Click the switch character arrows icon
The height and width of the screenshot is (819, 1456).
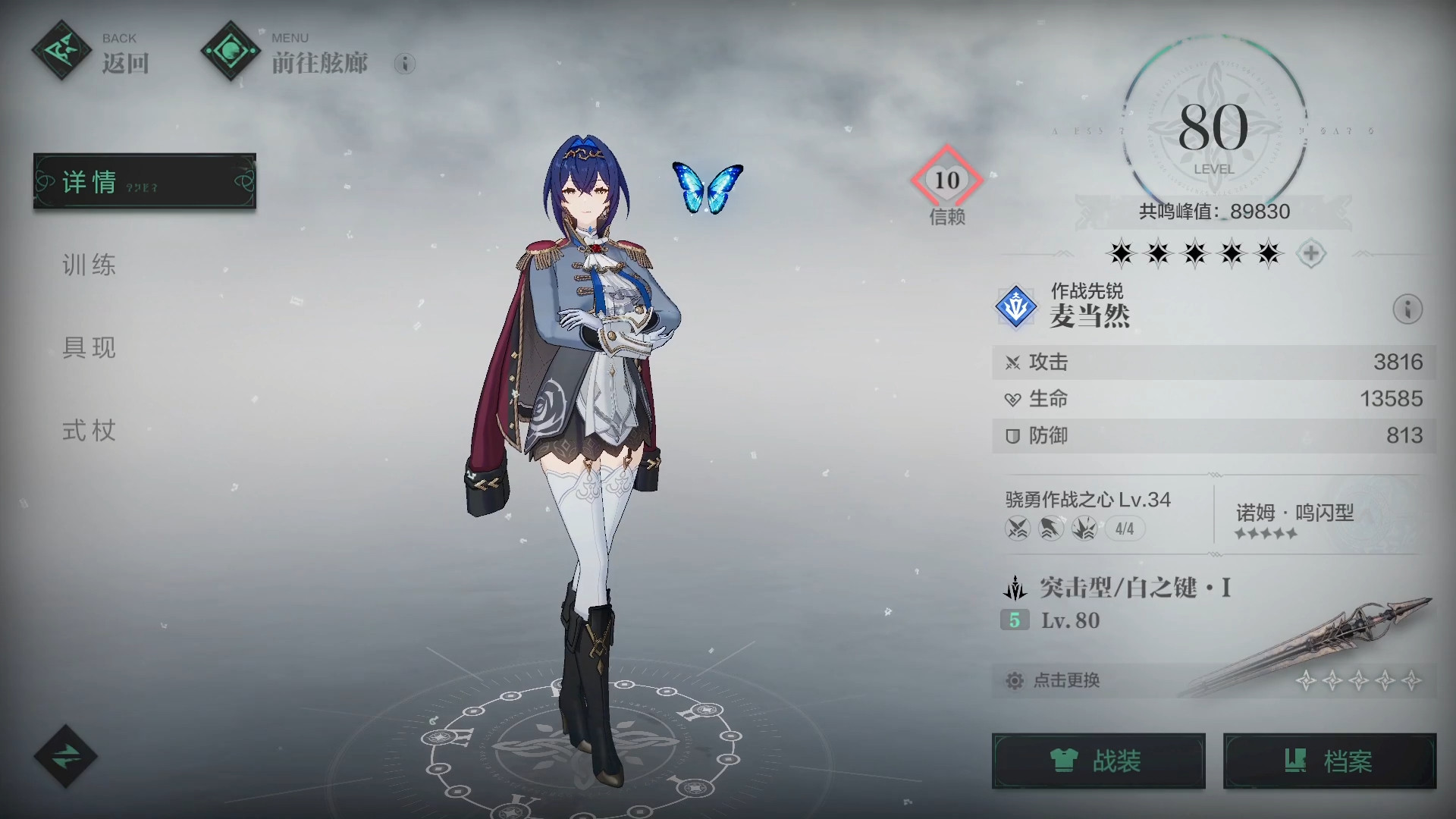click(65, 756)
